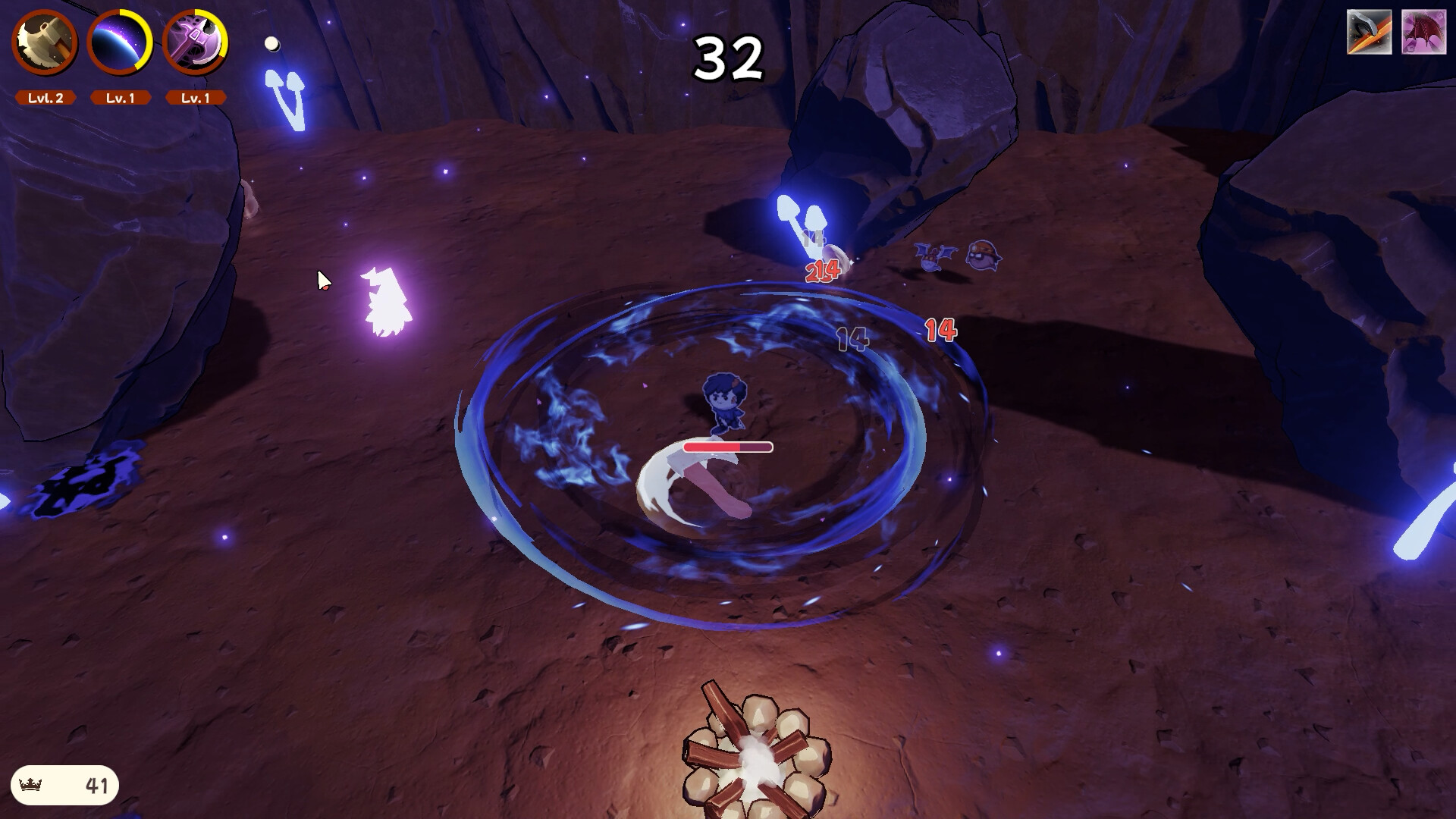Screen dimensions: 1456x819
Task: Click the Lv. 1 badge under the purple hammer
Action: (x=195, y=97)
